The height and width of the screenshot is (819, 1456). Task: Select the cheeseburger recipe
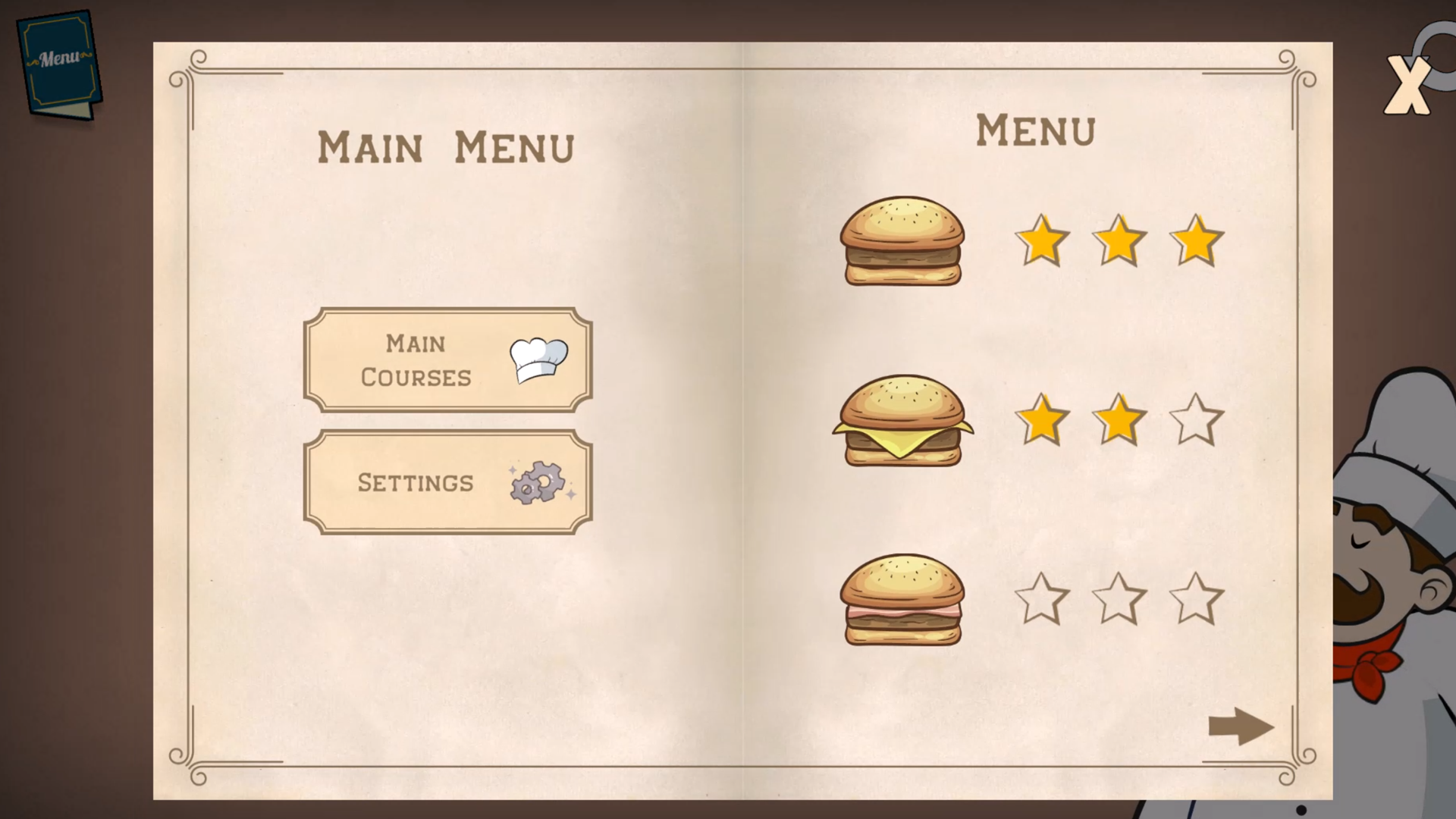(902, 421)
